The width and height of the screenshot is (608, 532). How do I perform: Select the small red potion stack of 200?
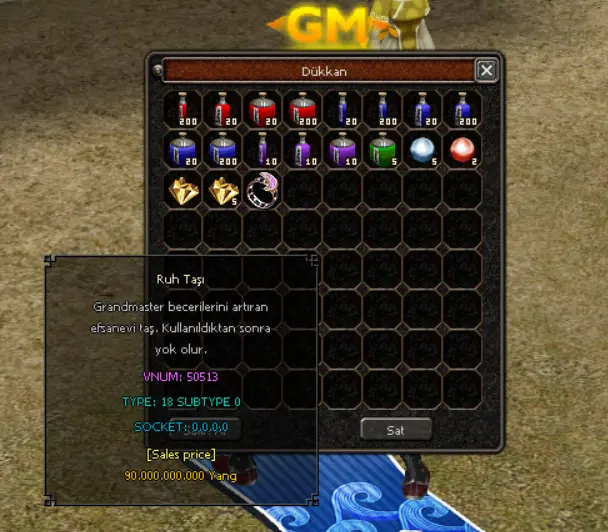coord(182,110)
